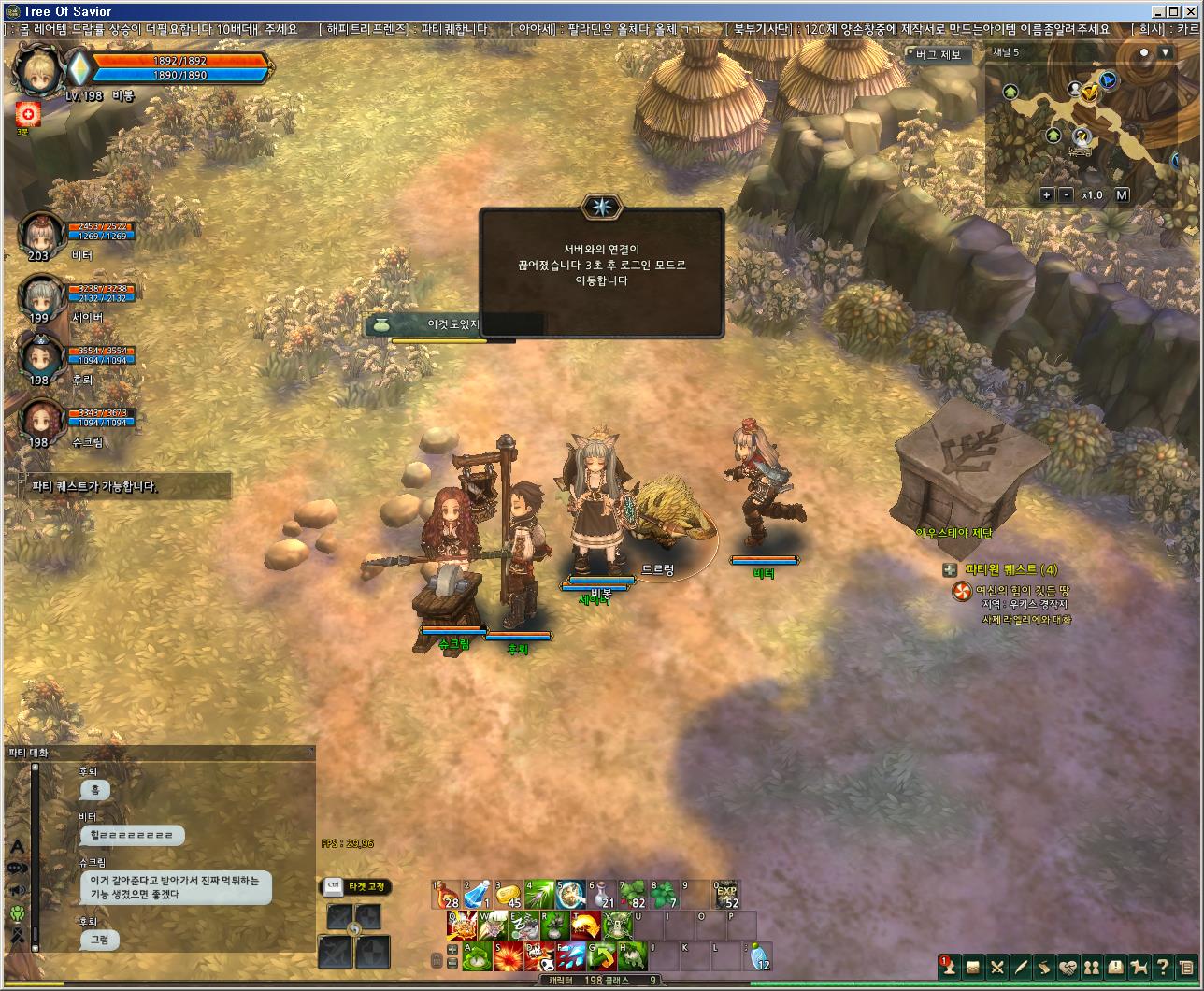Open the question mark help icon
The height and width of the screenshot is (991, 1204).
point(1163,967)
